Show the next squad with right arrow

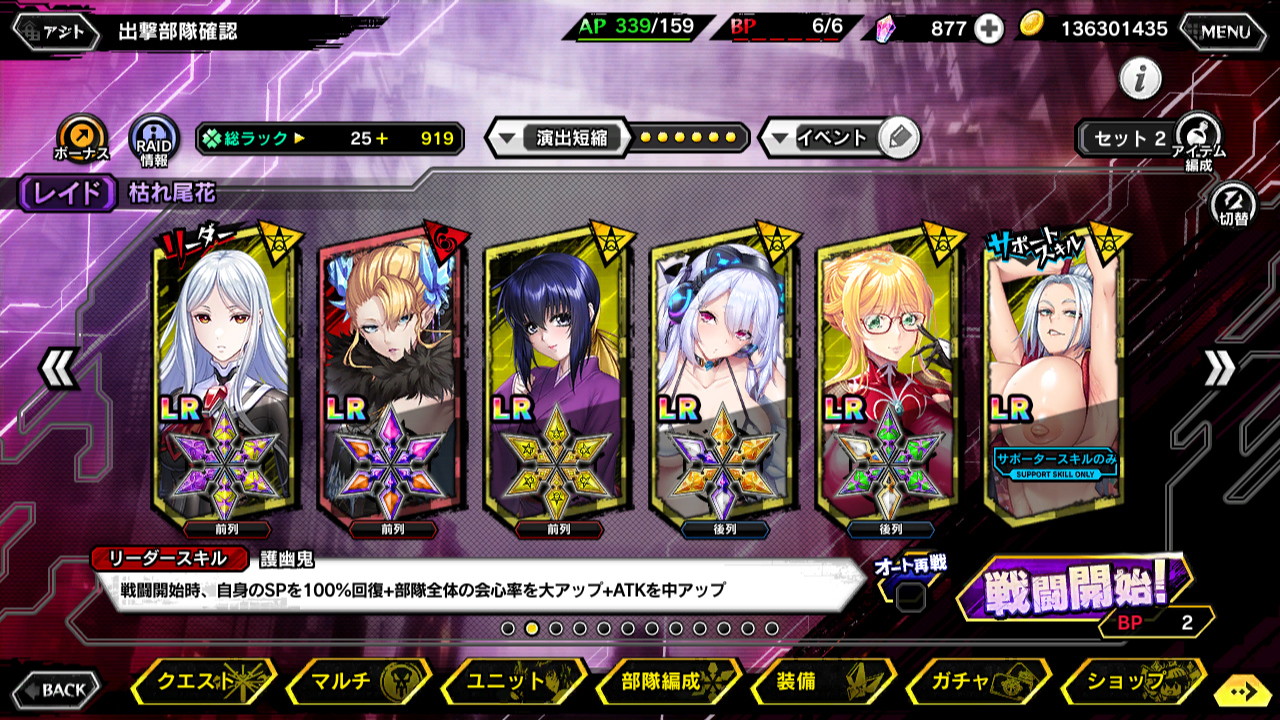pyautogui.click(x=1219, y=369)
